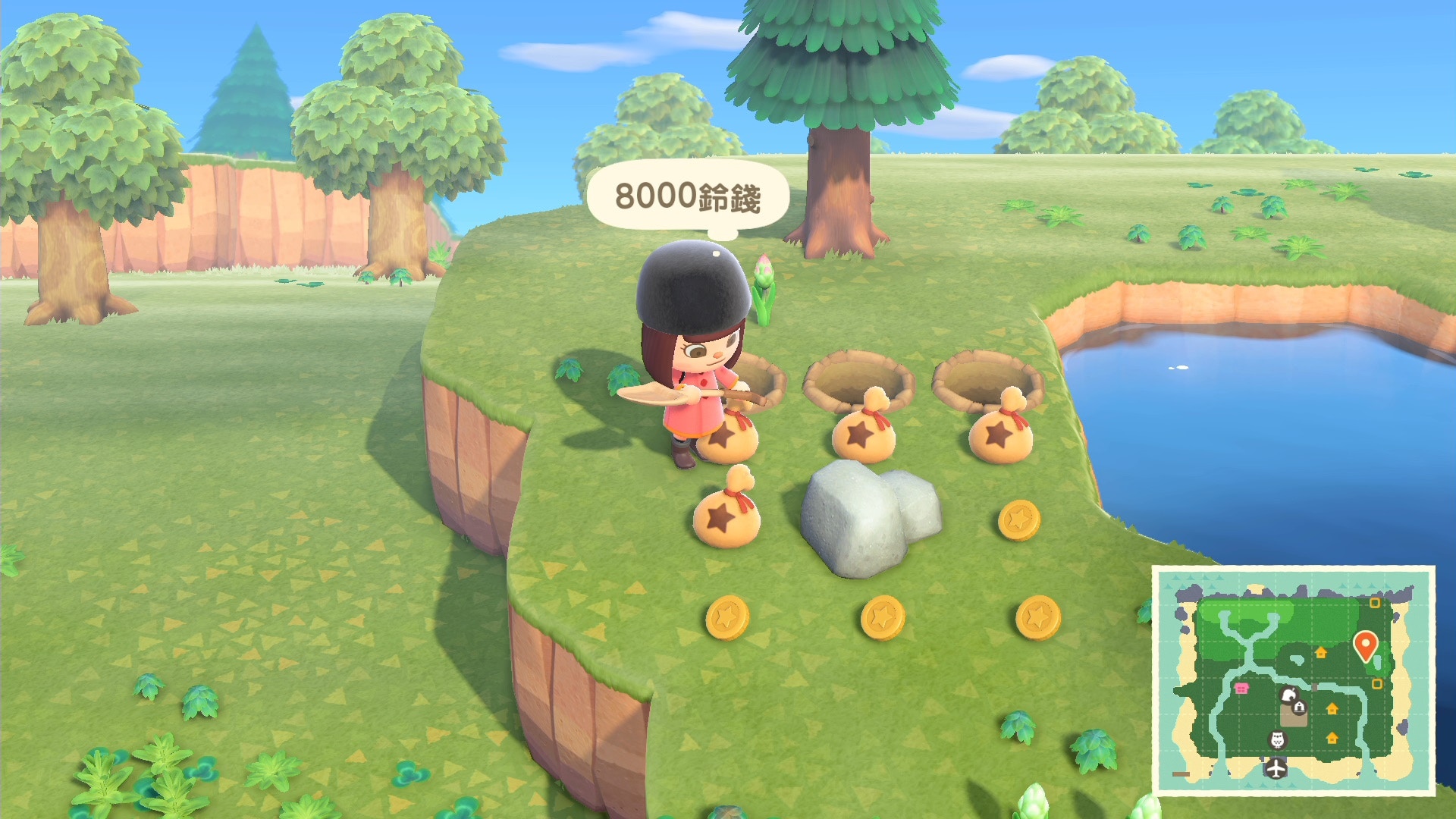Select the airplane airport marker on minimap
The height and width of the screenshot is (819, 1456).
tap(1276, 768)
